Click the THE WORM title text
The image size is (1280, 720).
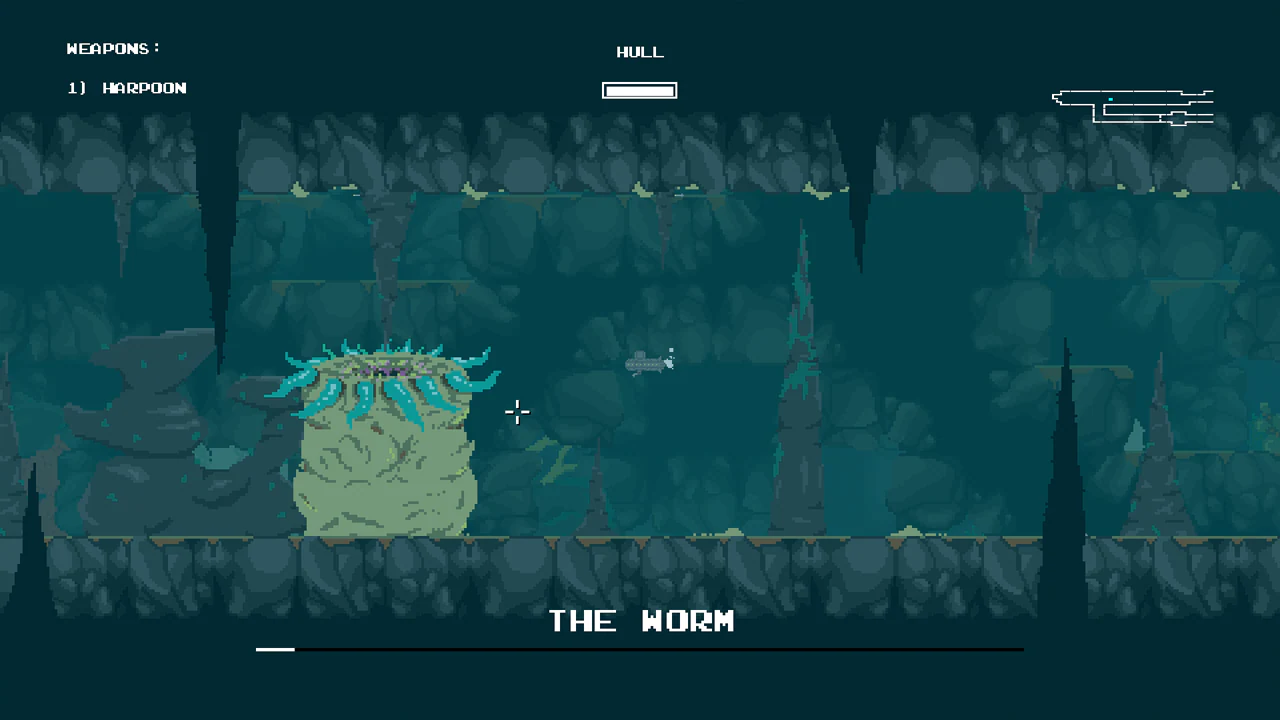click(x=641, y=621)
